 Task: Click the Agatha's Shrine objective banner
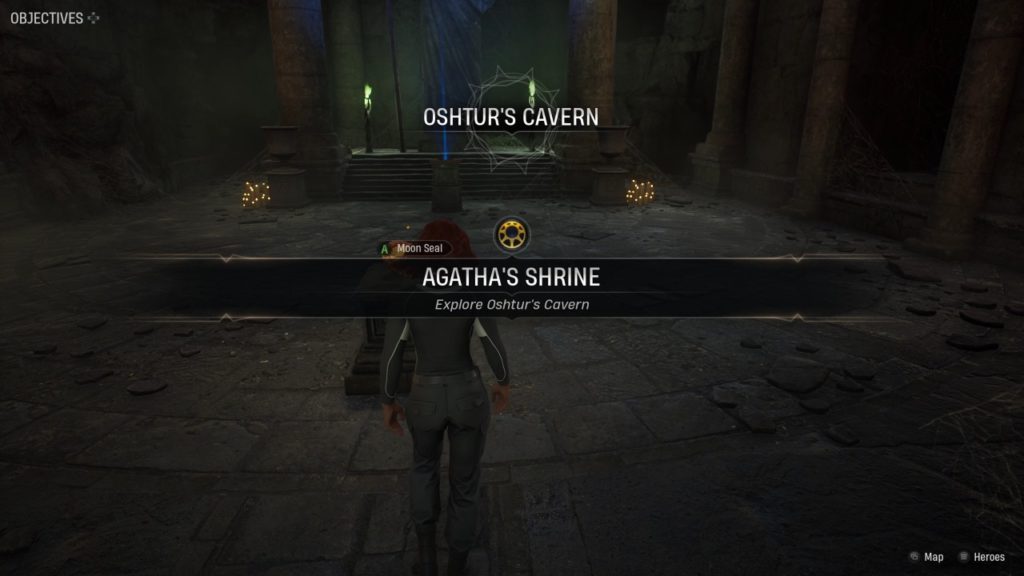point(511,279)
